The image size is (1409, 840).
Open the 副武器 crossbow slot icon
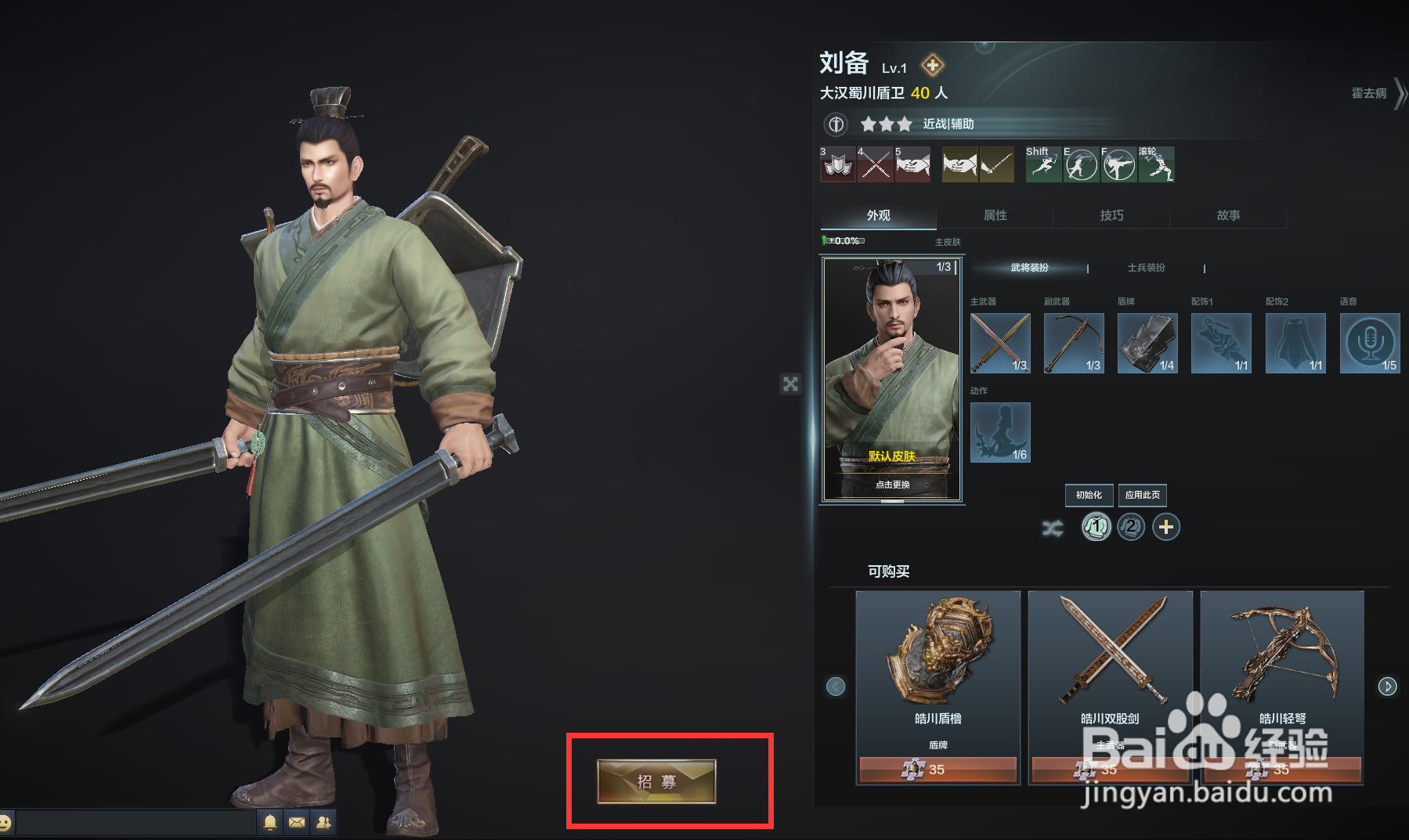click(1074, 343)
